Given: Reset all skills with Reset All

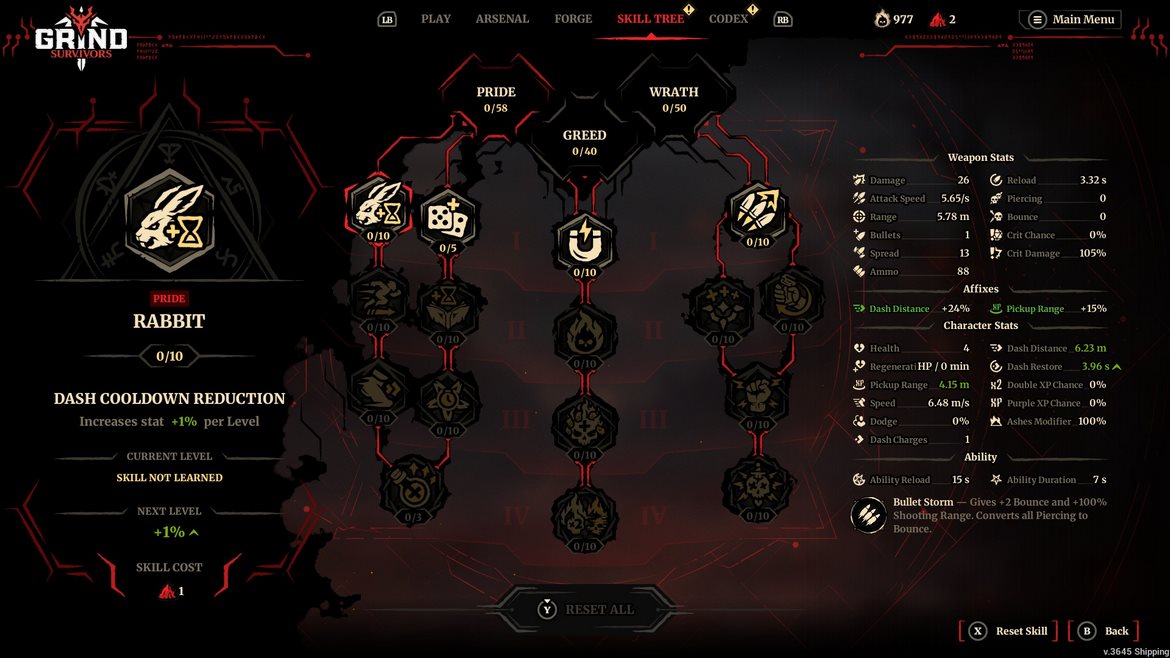Looking at the screenshot, I should pyautogui.click(x=585, y=610).
